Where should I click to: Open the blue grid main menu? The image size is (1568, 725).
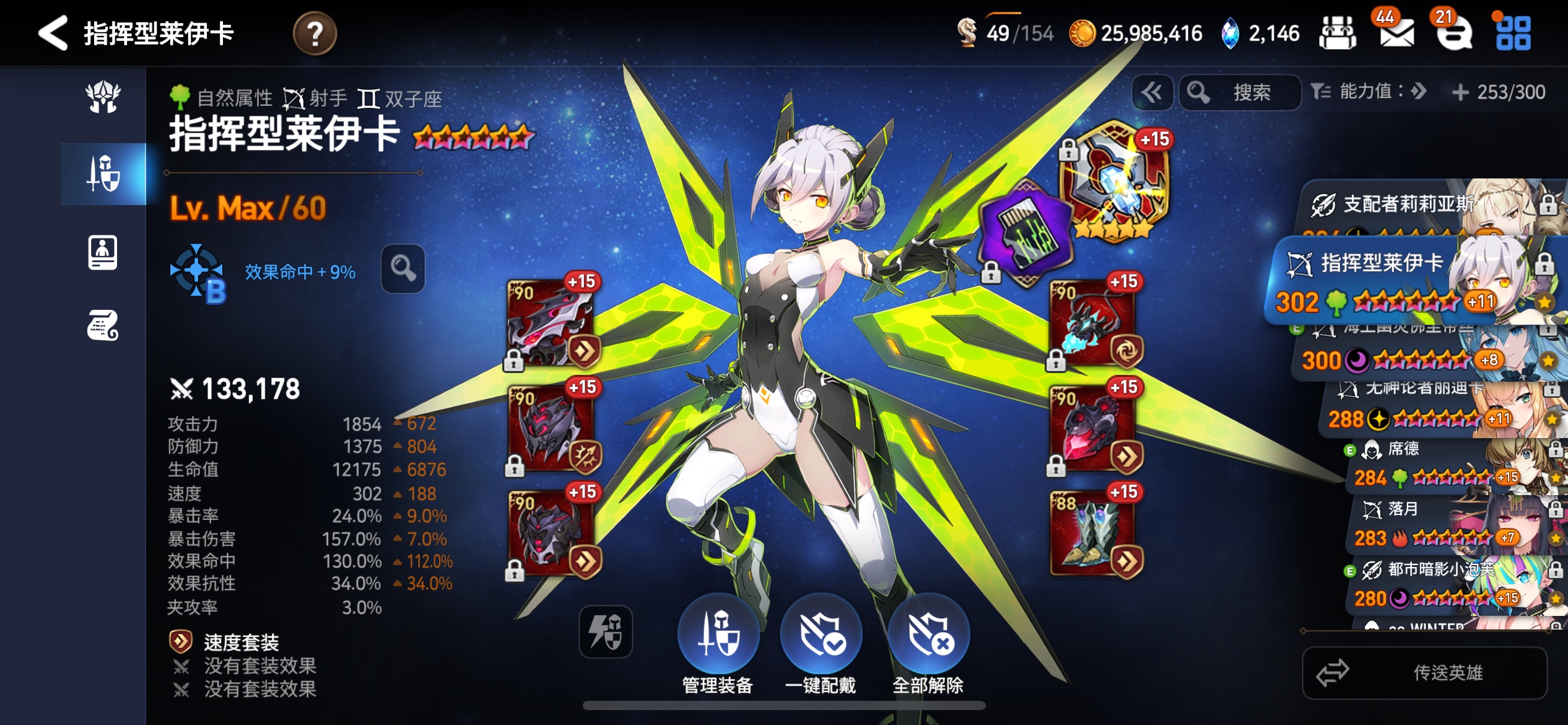click(1513, 33)
